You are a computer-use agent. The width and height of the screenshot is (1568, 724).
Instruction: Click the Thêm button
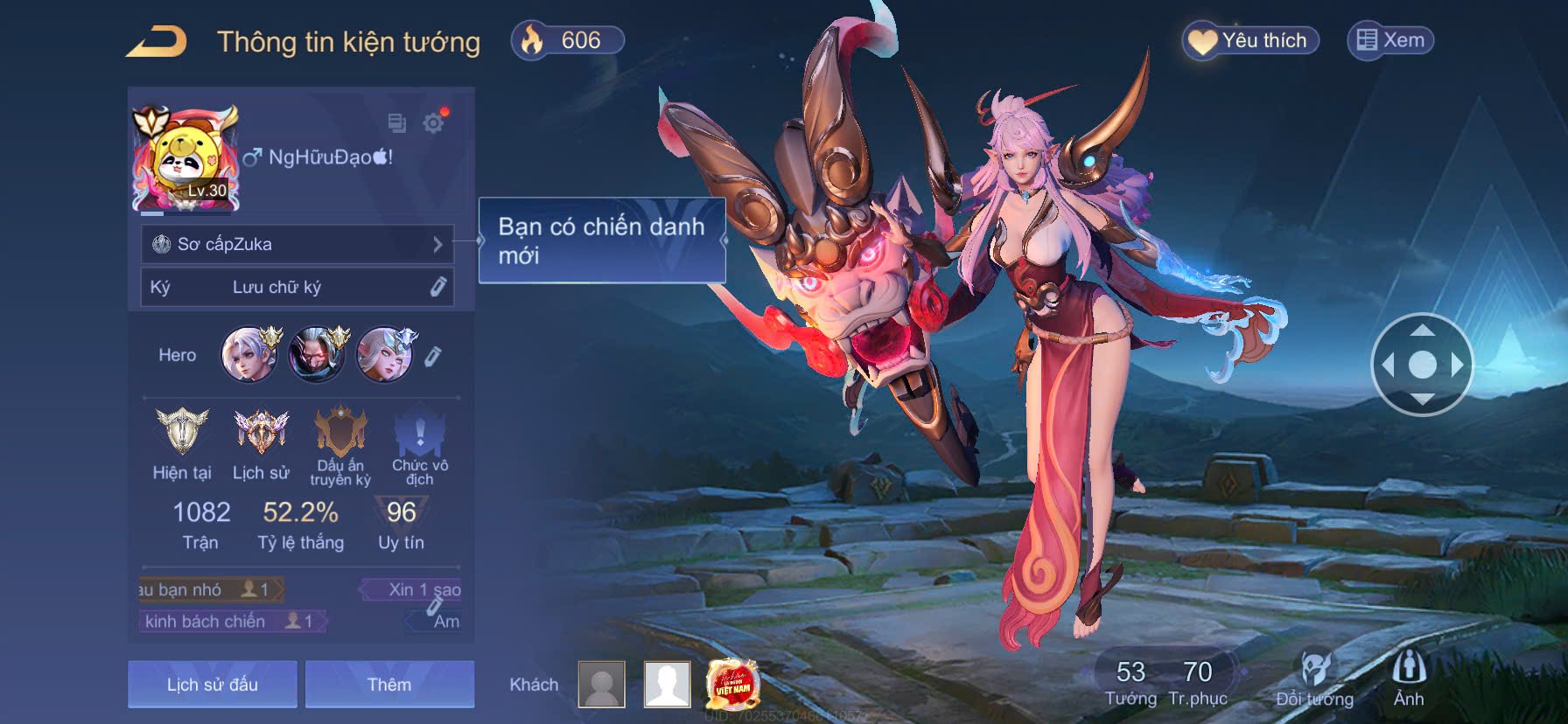tap(389, 684)
